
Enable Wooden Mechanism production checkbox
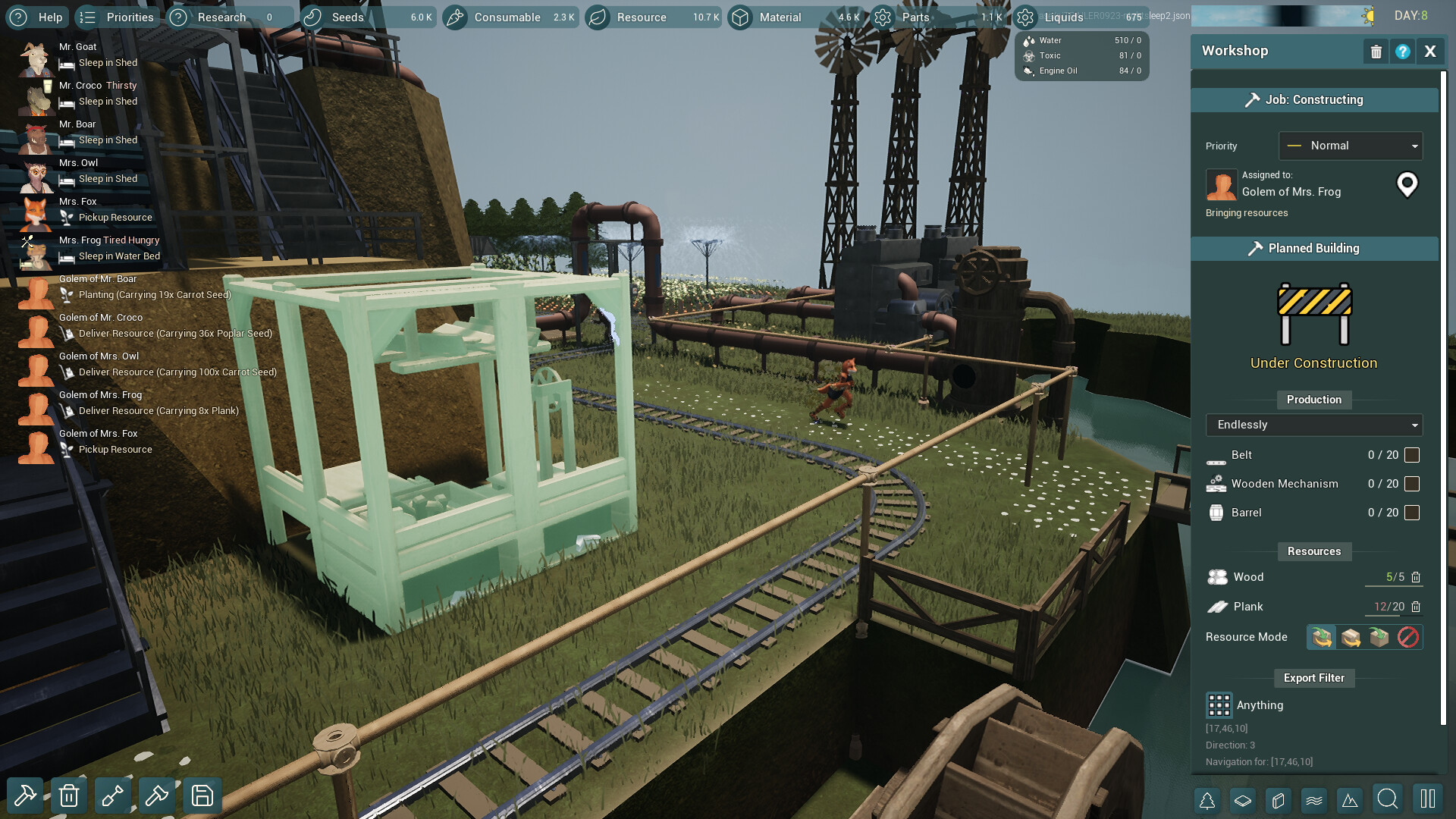[x=1411, y=484]
